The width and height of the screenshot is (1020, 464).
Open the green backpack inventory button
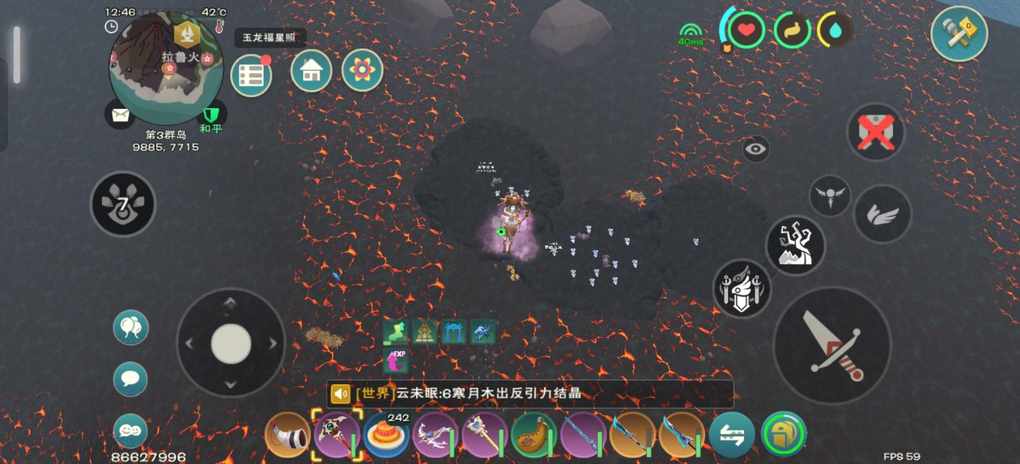click(x=783, y=435)
